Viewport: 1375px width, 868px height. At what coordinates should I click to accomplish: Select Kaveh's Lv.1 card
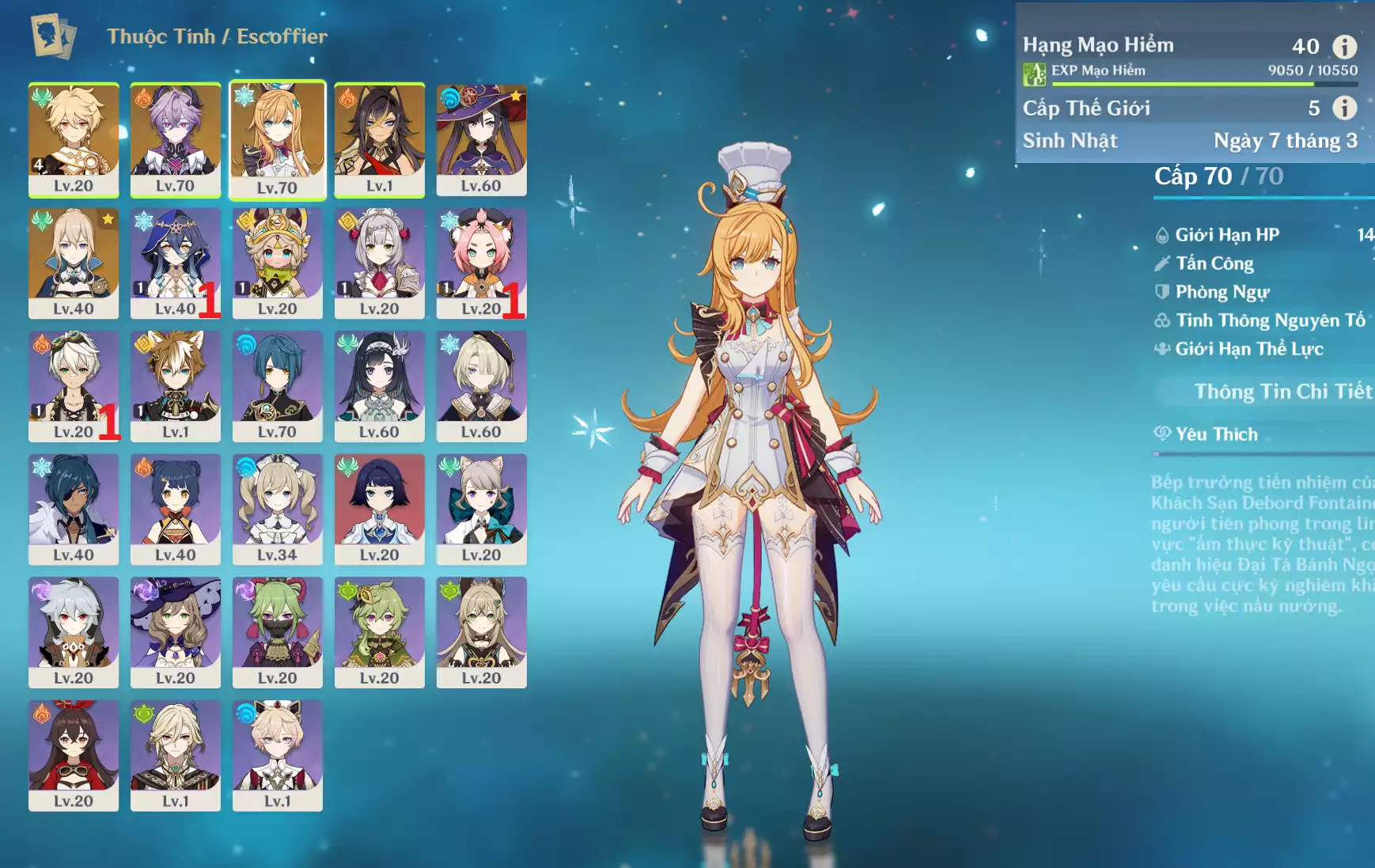click(175, 755)
